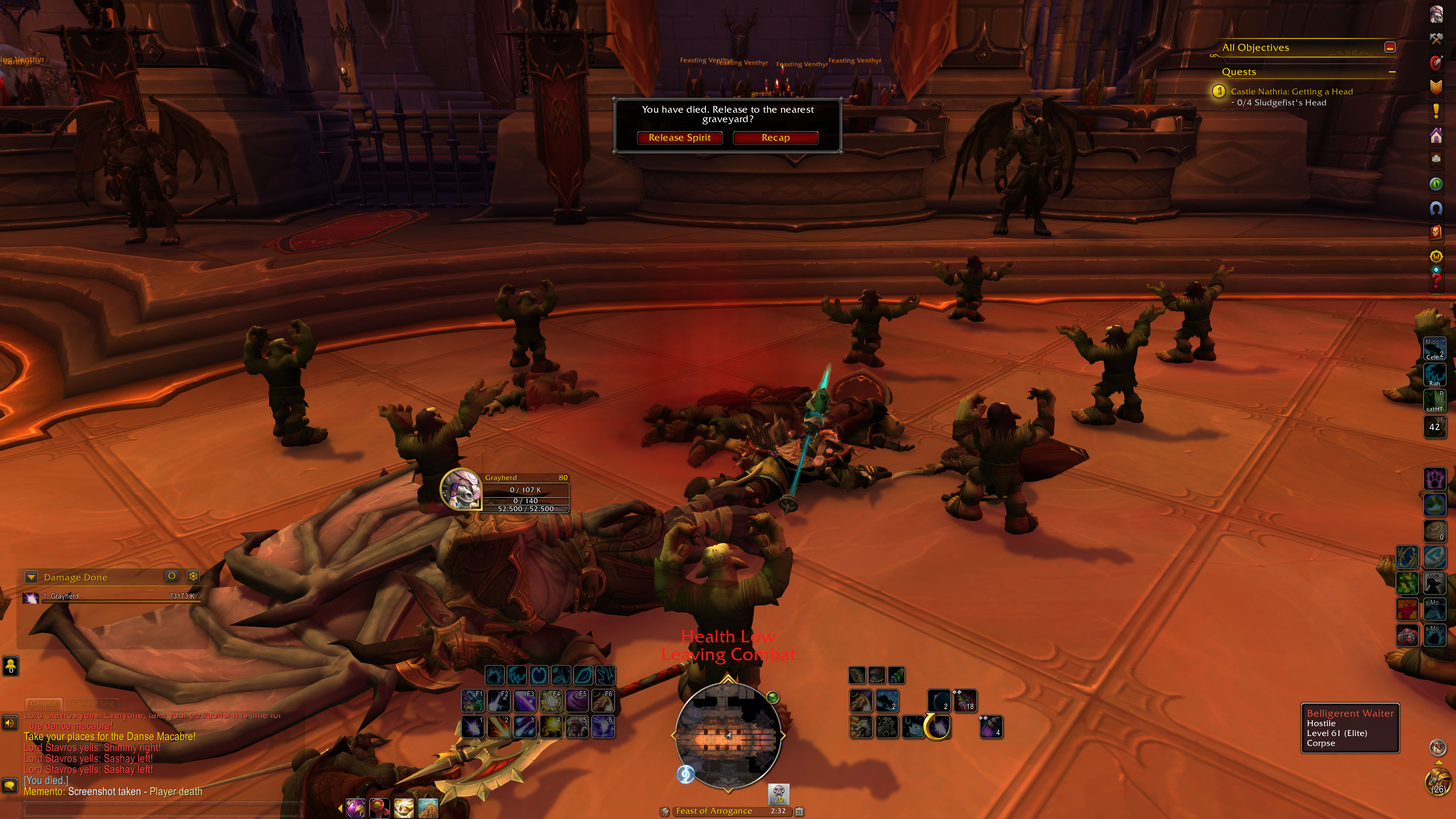Click the Release Spirit button
Image resolution: width=1456 pixels, height=819 pixels.
679,138
